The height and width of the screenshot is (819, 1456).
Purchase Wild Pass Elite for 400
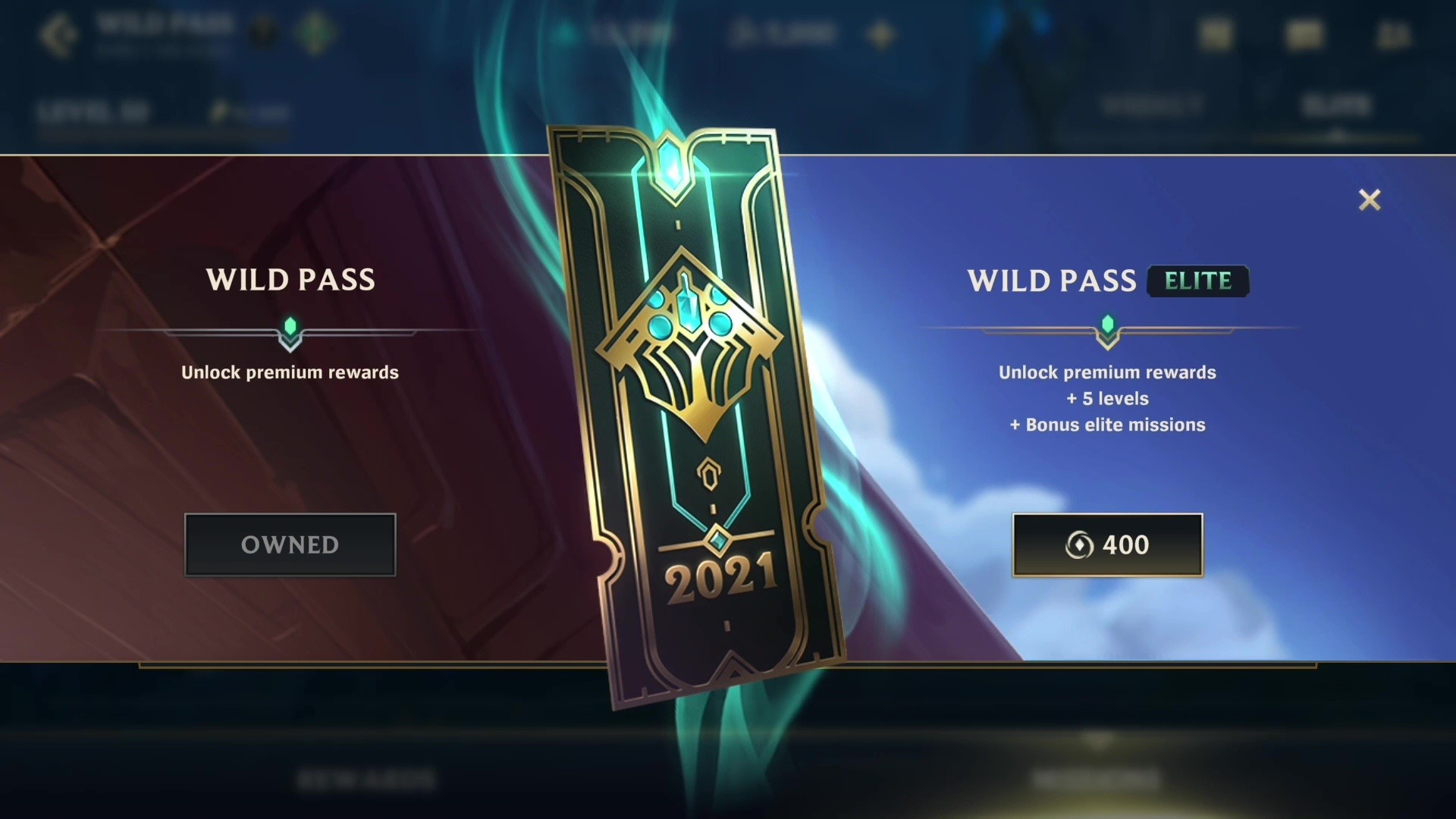[1108, 544]
